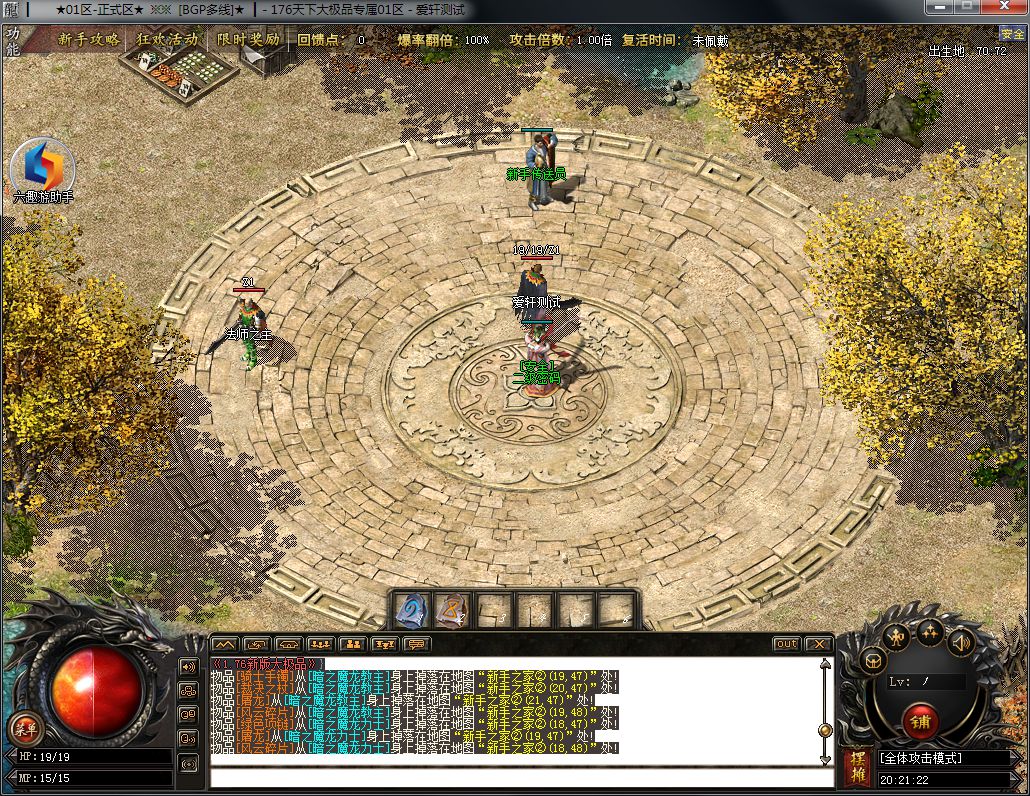Open the bag box icon
Screen dimensions: 1030x796
pos(874,660)
